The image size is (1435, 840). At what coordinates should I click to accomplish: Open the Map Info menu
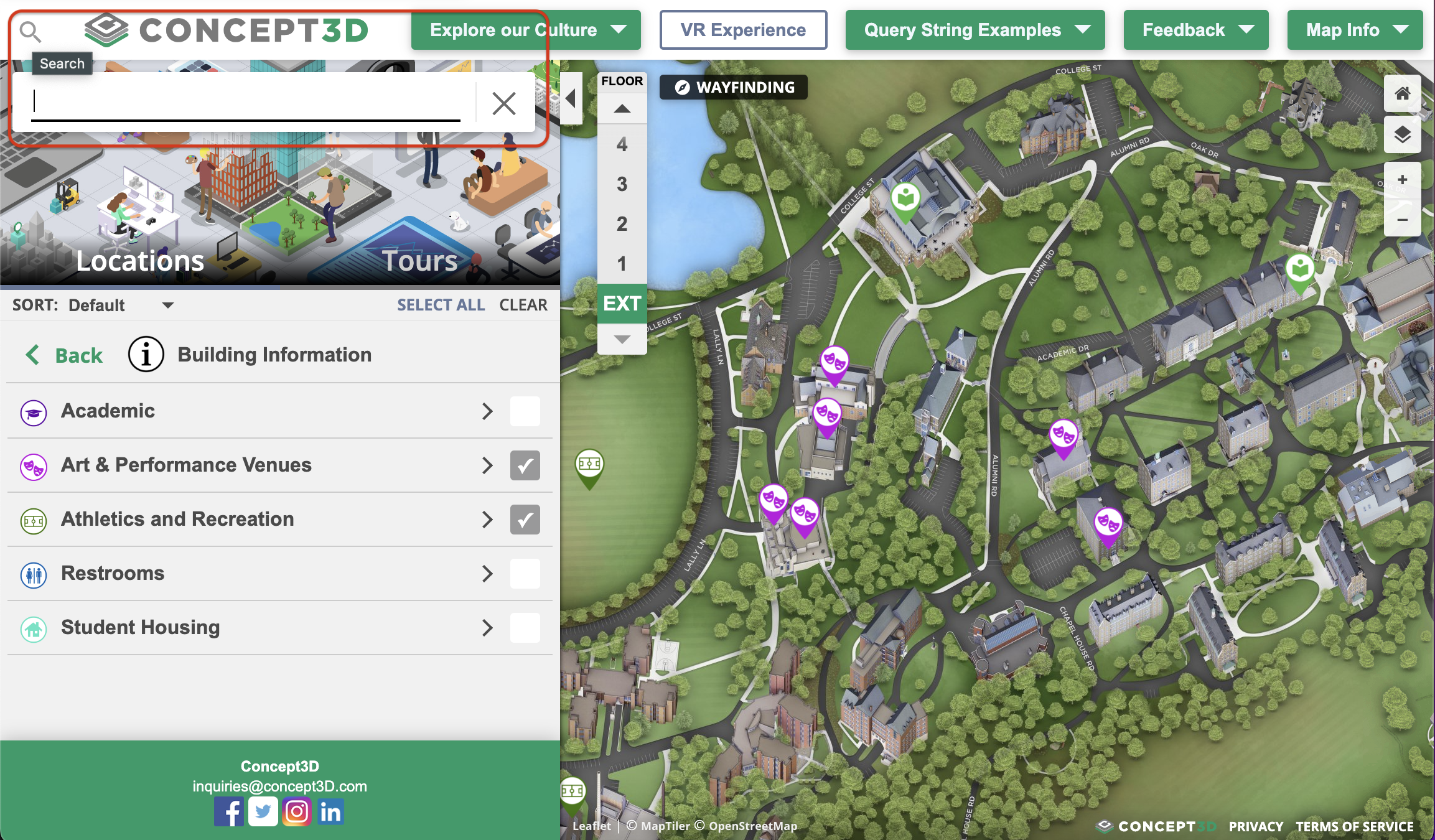click(x=1355, y=30)
